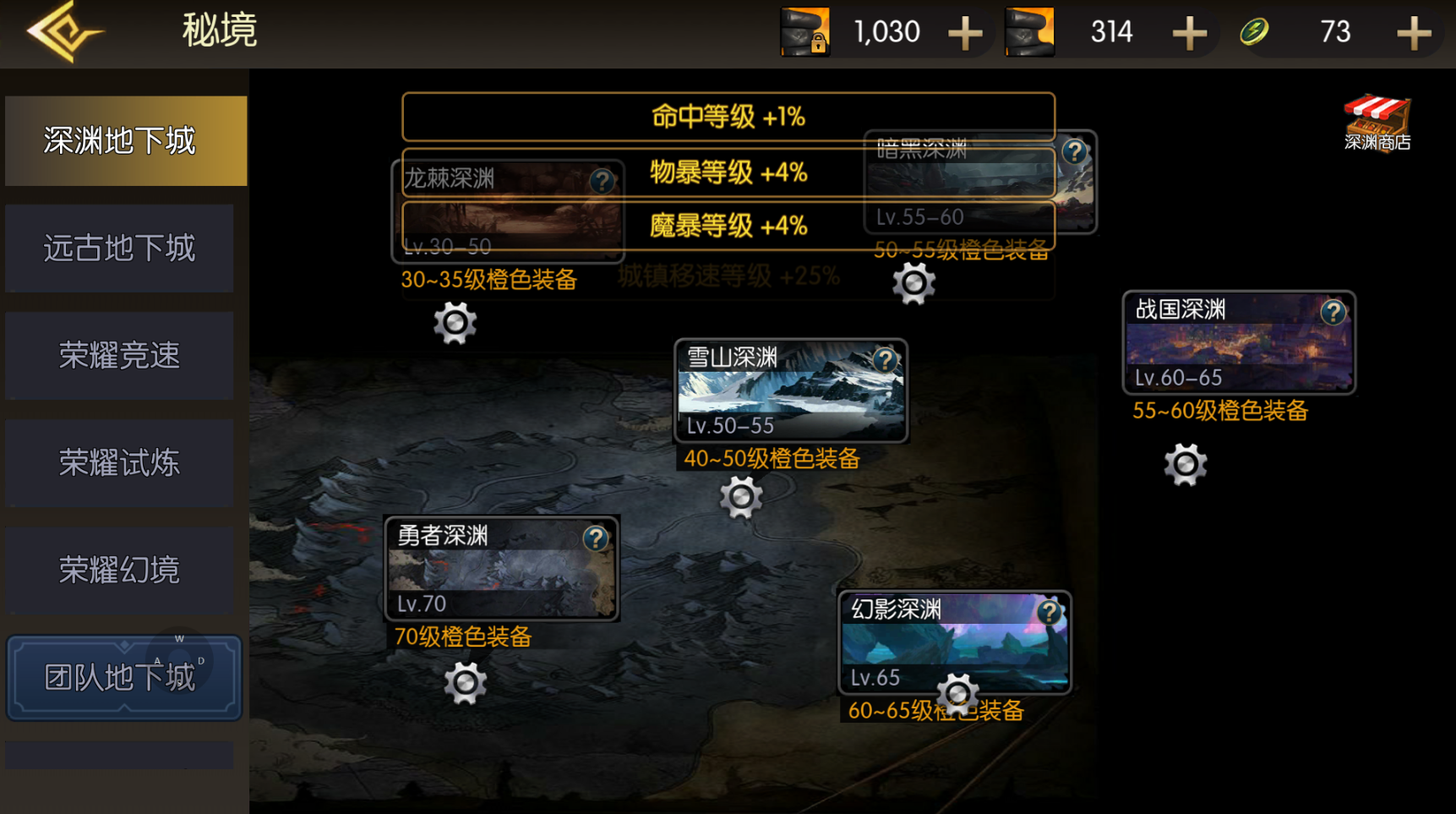This screenshot has width=1456, height=814.
Task: Enter the 战国深渊 dungeon
Action: coord(1238,344)
